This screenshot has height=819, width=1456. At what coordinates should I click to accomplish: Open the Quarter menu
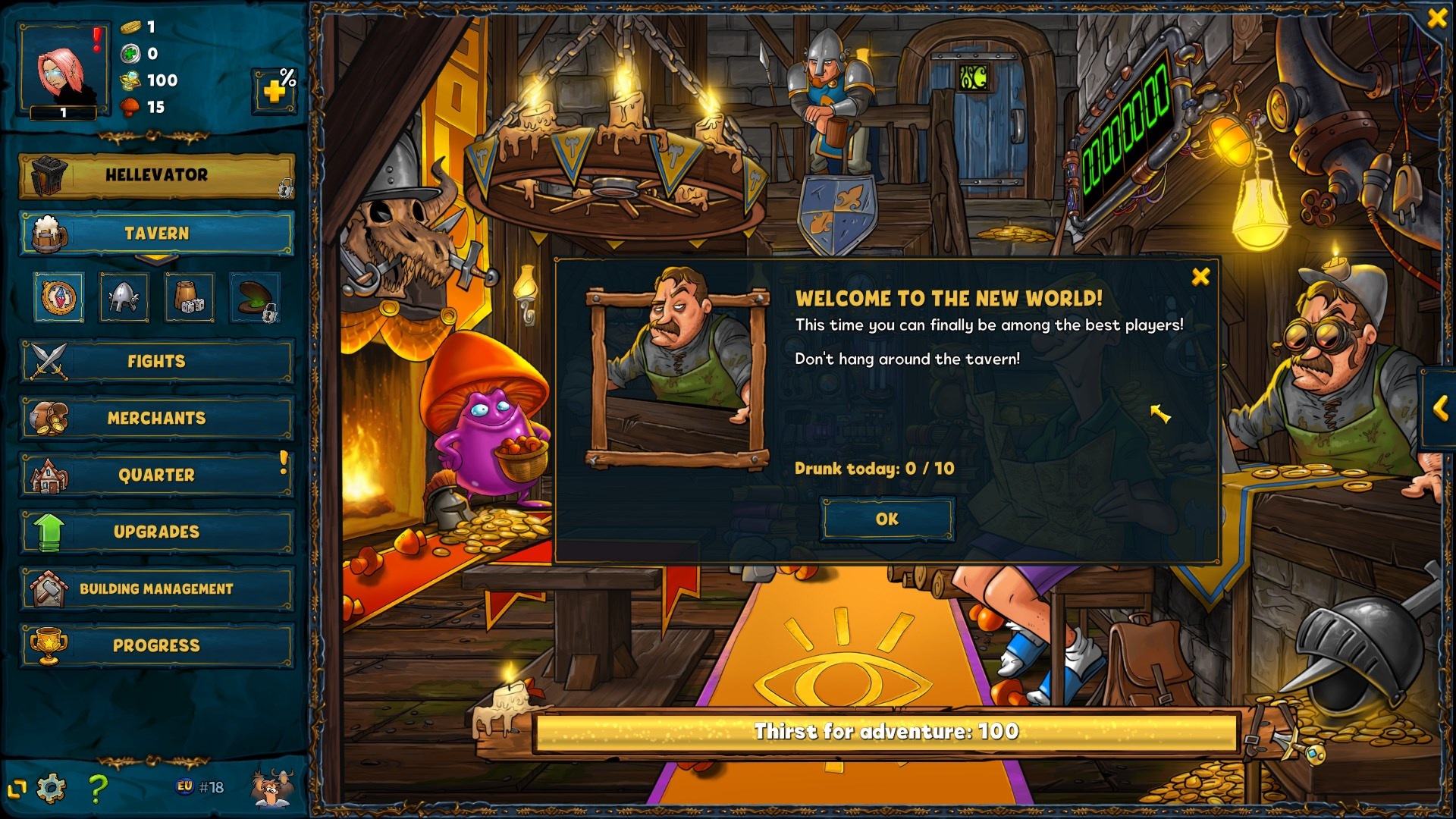(156, 475)
